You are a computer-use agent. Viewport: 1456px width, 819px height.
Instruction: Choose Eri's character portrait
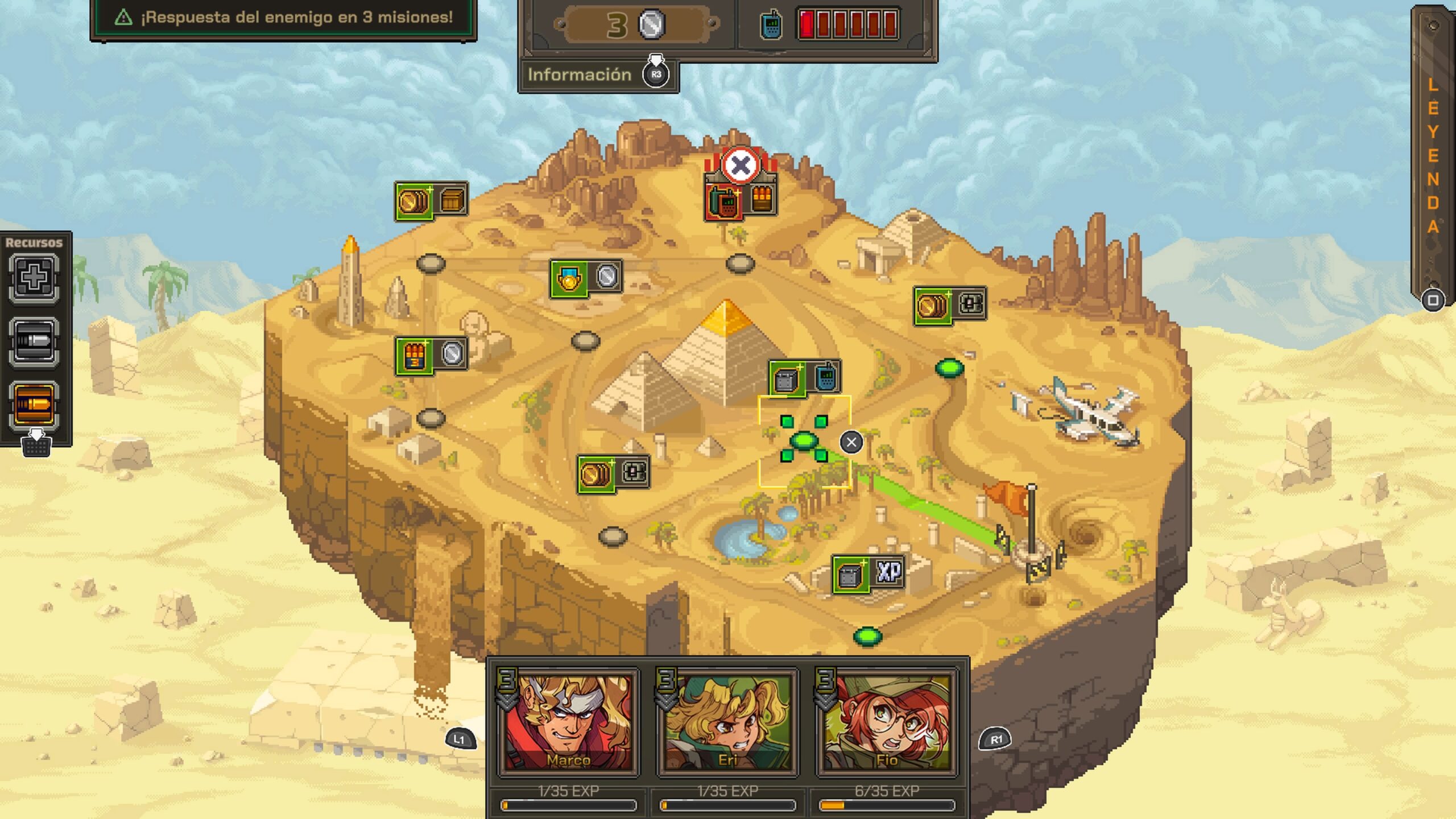(x=727, y=721)
